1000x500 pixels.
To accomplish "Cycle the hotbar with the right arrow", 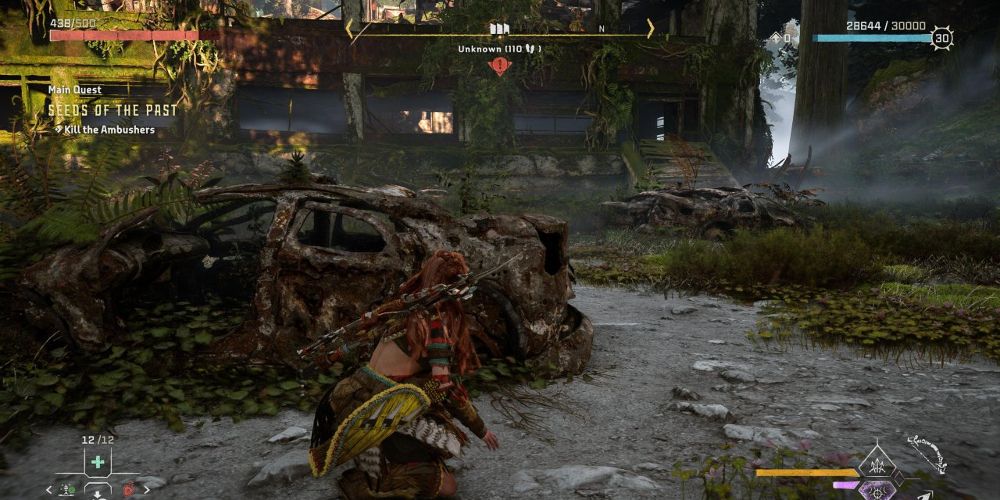I will [148, 490].
